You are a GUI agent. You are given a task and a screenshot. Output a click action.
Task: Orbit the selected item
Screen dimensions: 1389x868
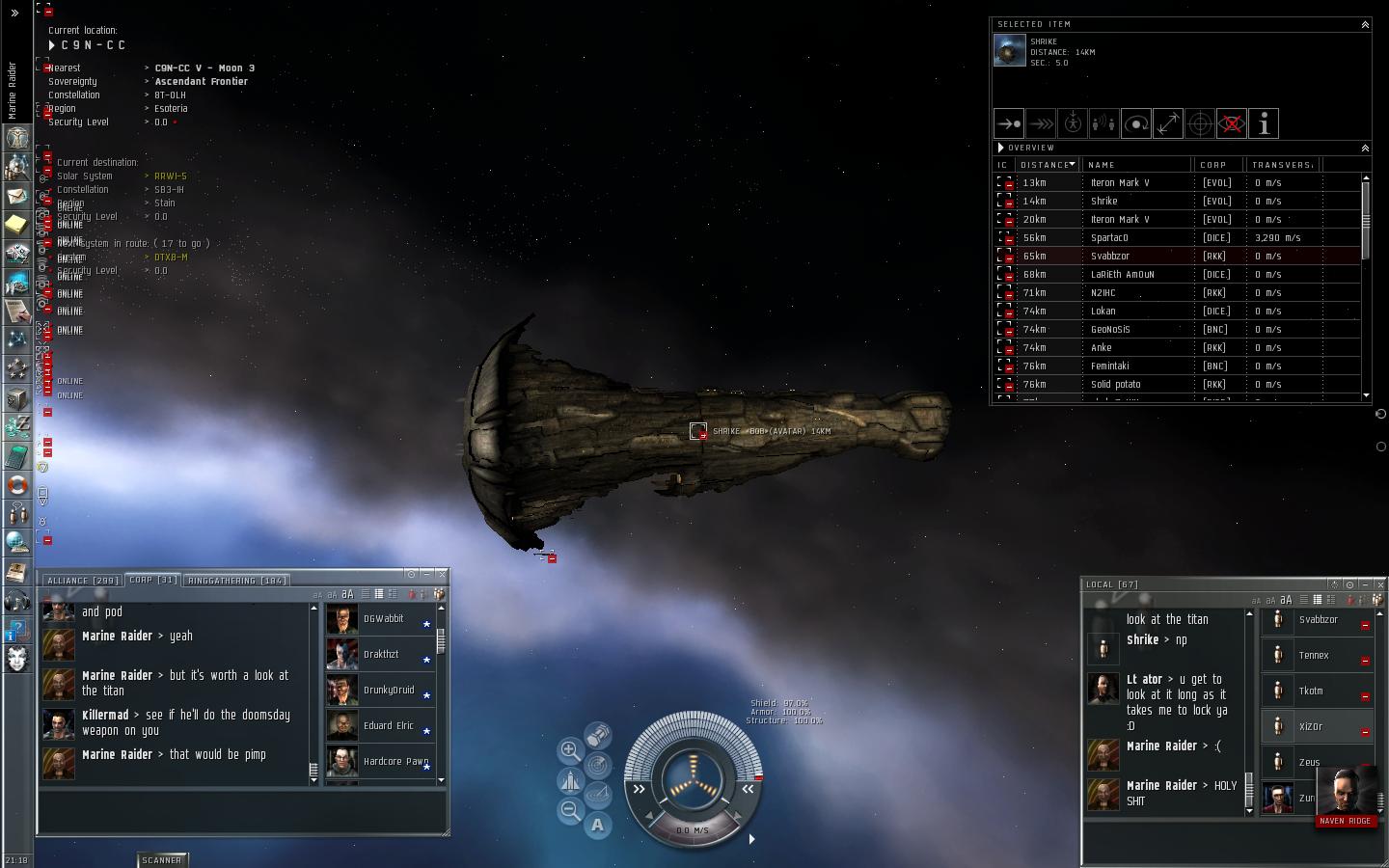tap(1136, 123)
